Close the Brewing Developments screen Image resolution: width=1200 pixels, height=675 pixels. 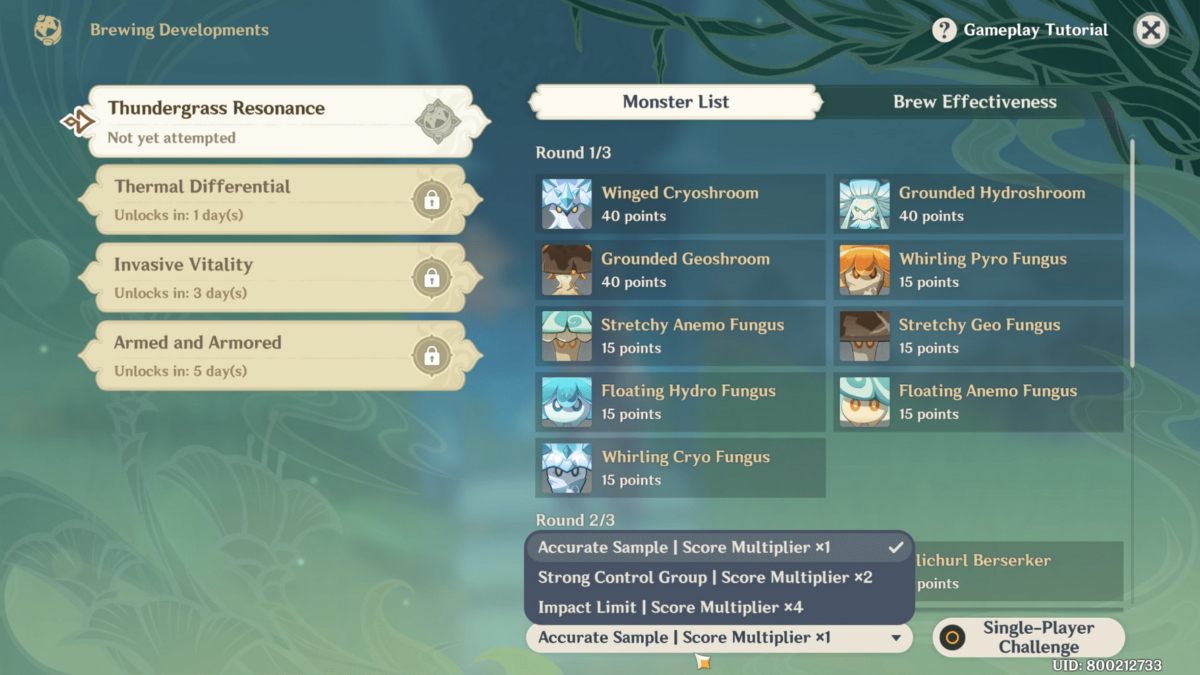pyautogui.click(x=1151, y=30)
